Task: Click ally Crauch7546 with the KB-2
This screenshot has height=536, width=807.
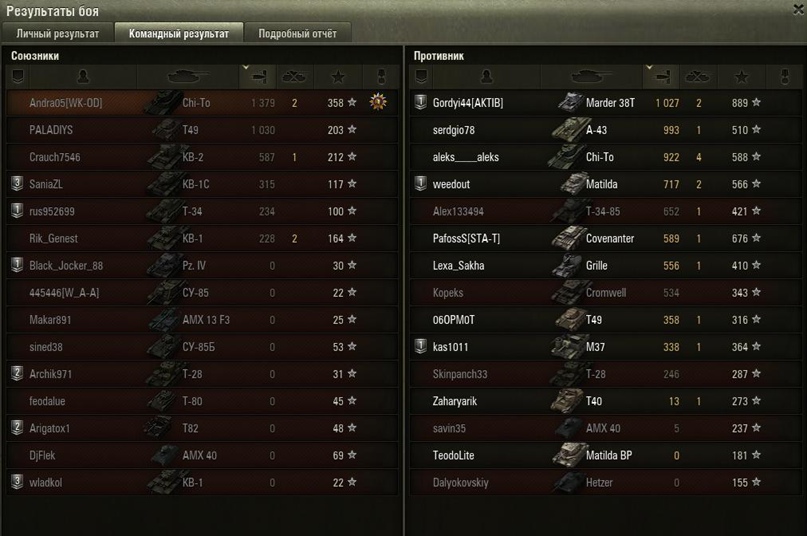Action: (x=55, y=157)
